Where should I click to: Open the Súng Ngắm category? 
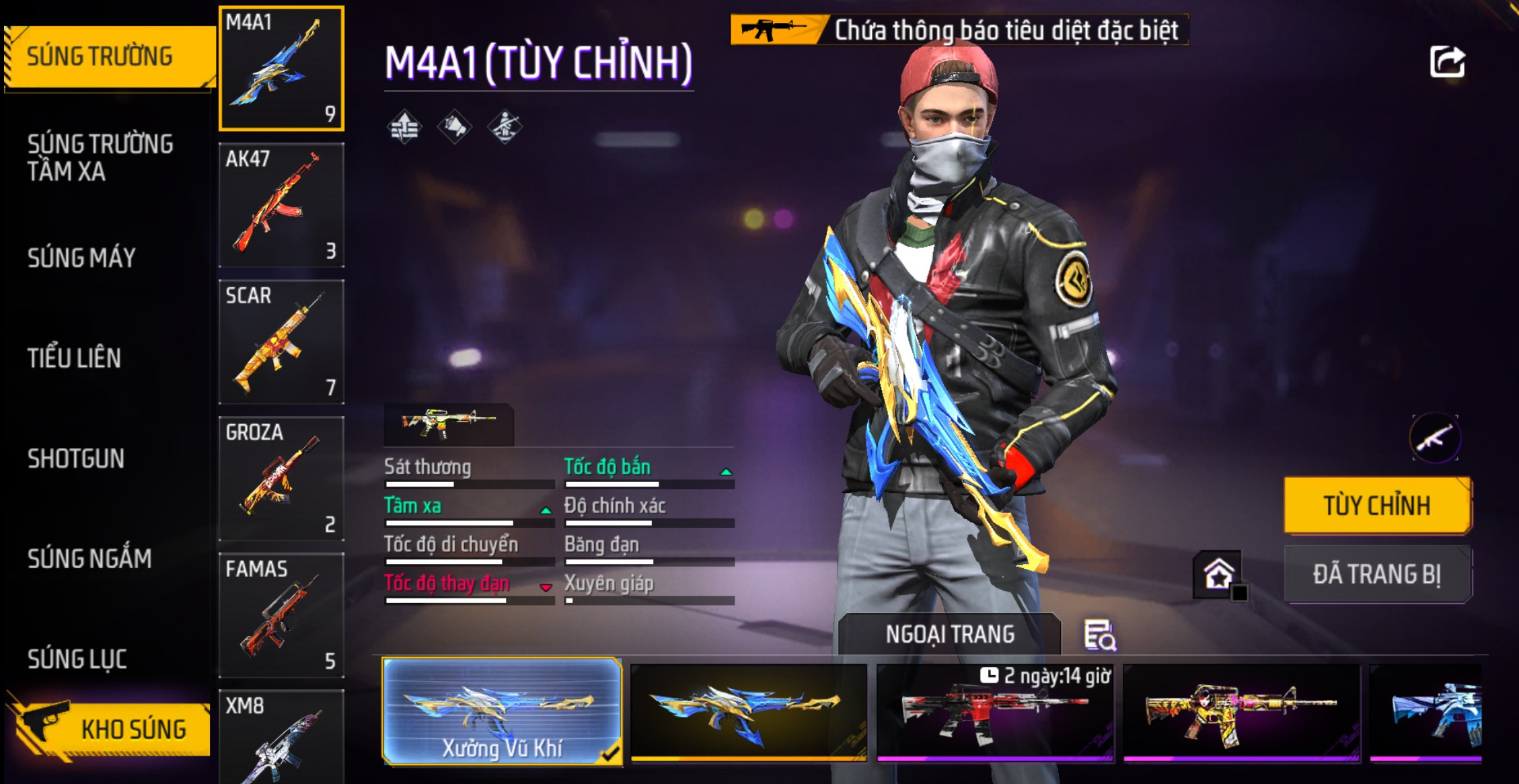(89, 559)
